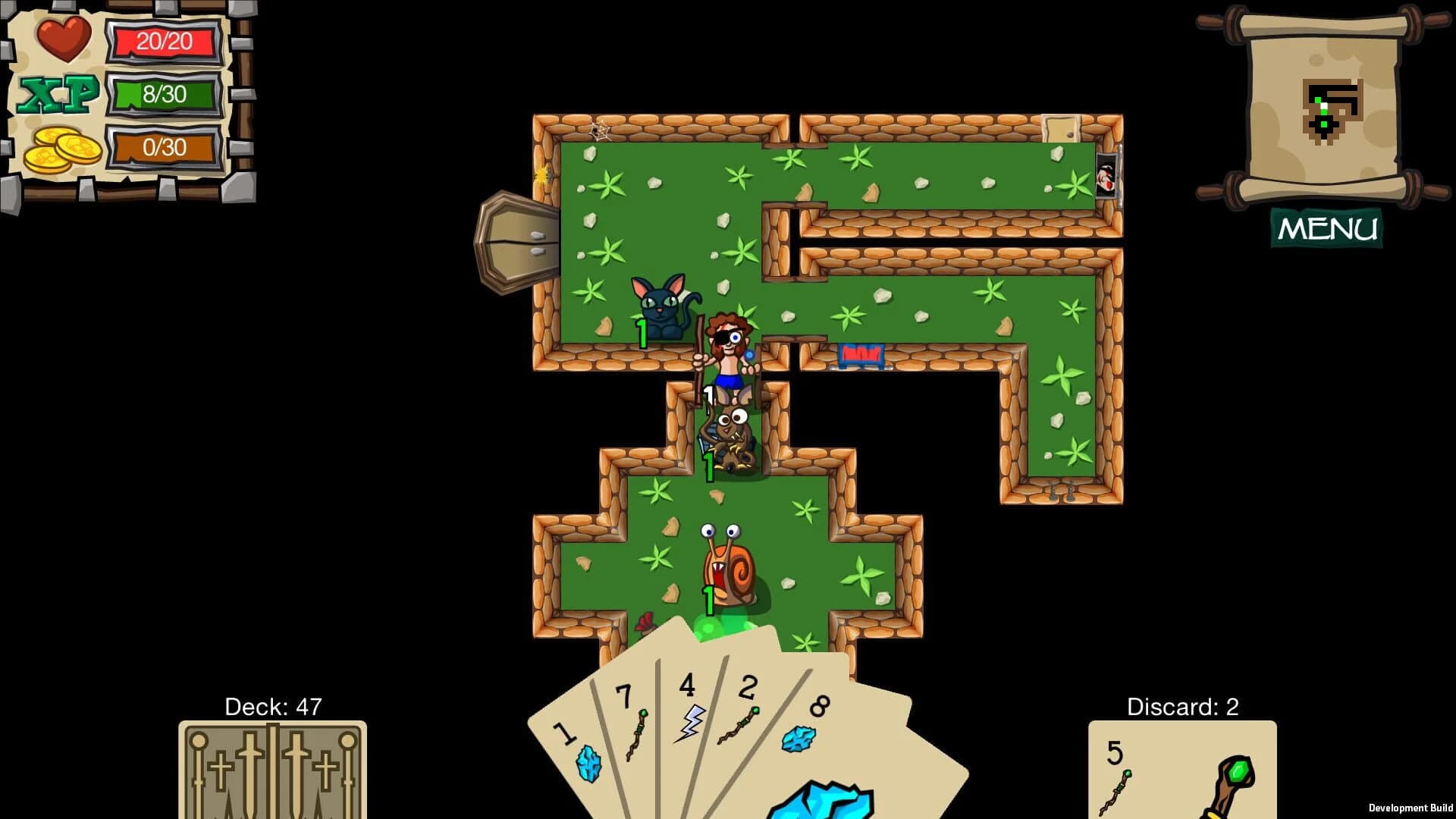Screen dimensions: 1456x819
Task: Click the Discard: 2 label
Action: tap(1181, 706)
